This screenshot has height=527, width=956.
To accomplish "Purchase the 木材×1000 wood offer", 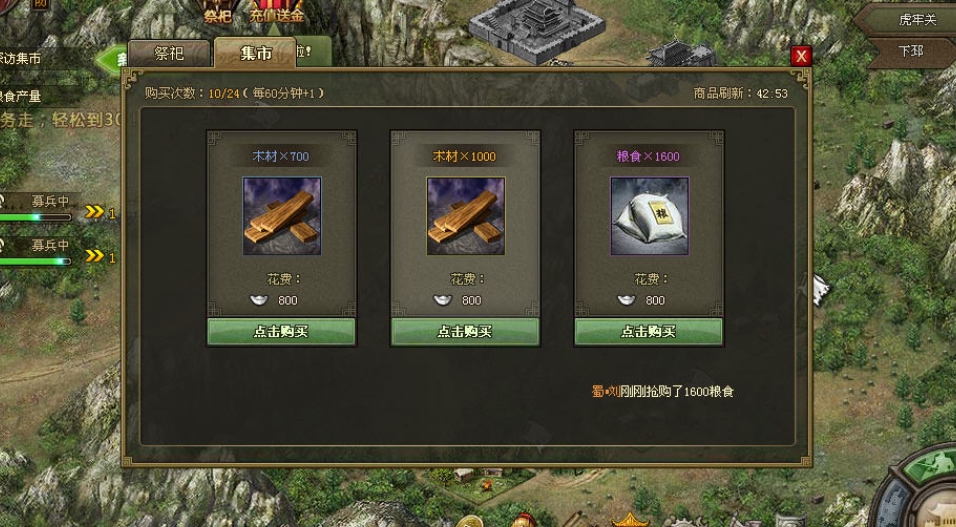I will point(465,332).
